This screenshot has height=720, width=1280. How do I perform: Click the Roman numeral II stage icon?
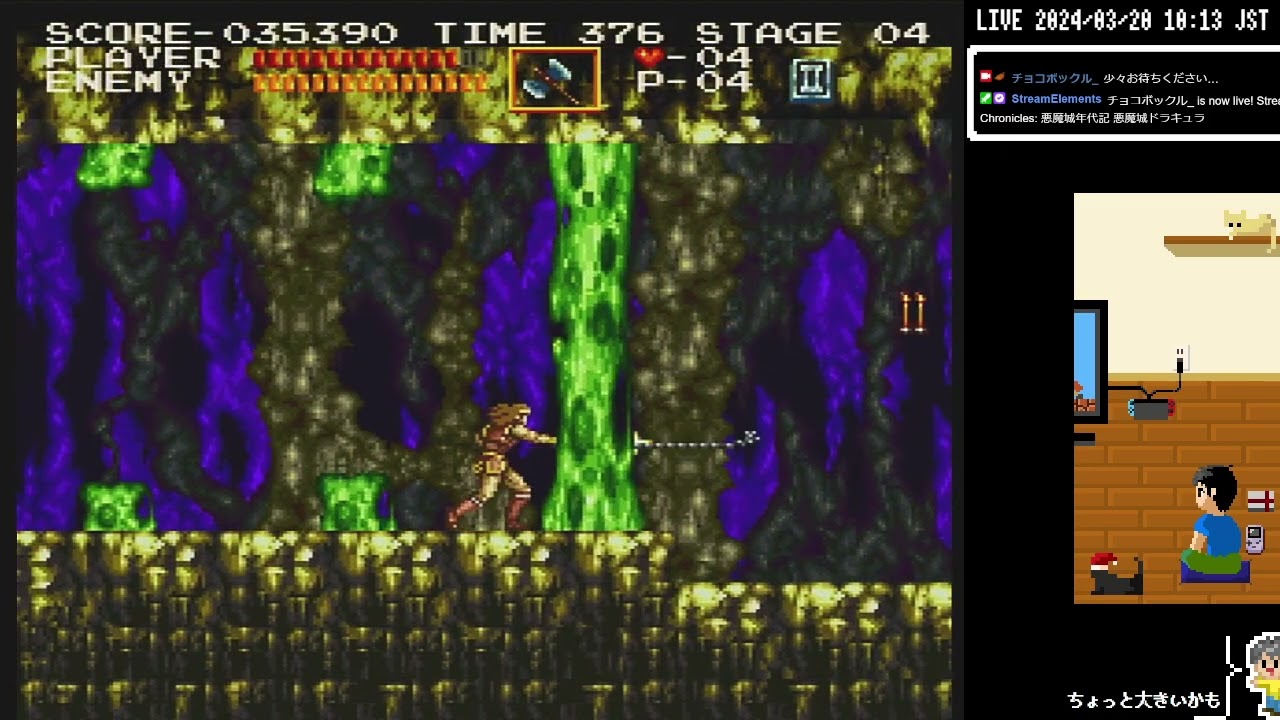click(812, 81)
